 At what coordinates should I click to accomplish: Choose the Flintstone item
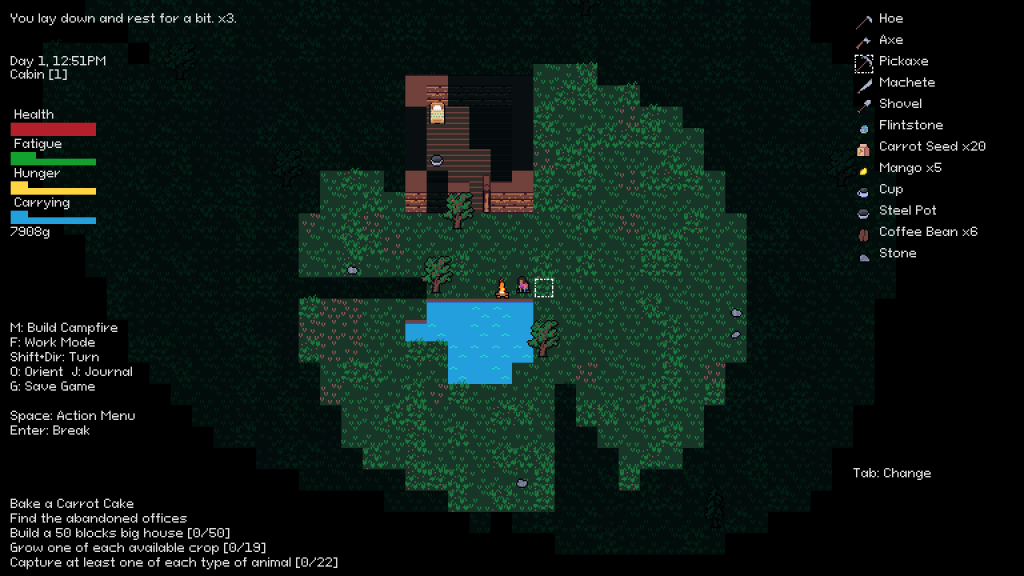click(910, 126)
